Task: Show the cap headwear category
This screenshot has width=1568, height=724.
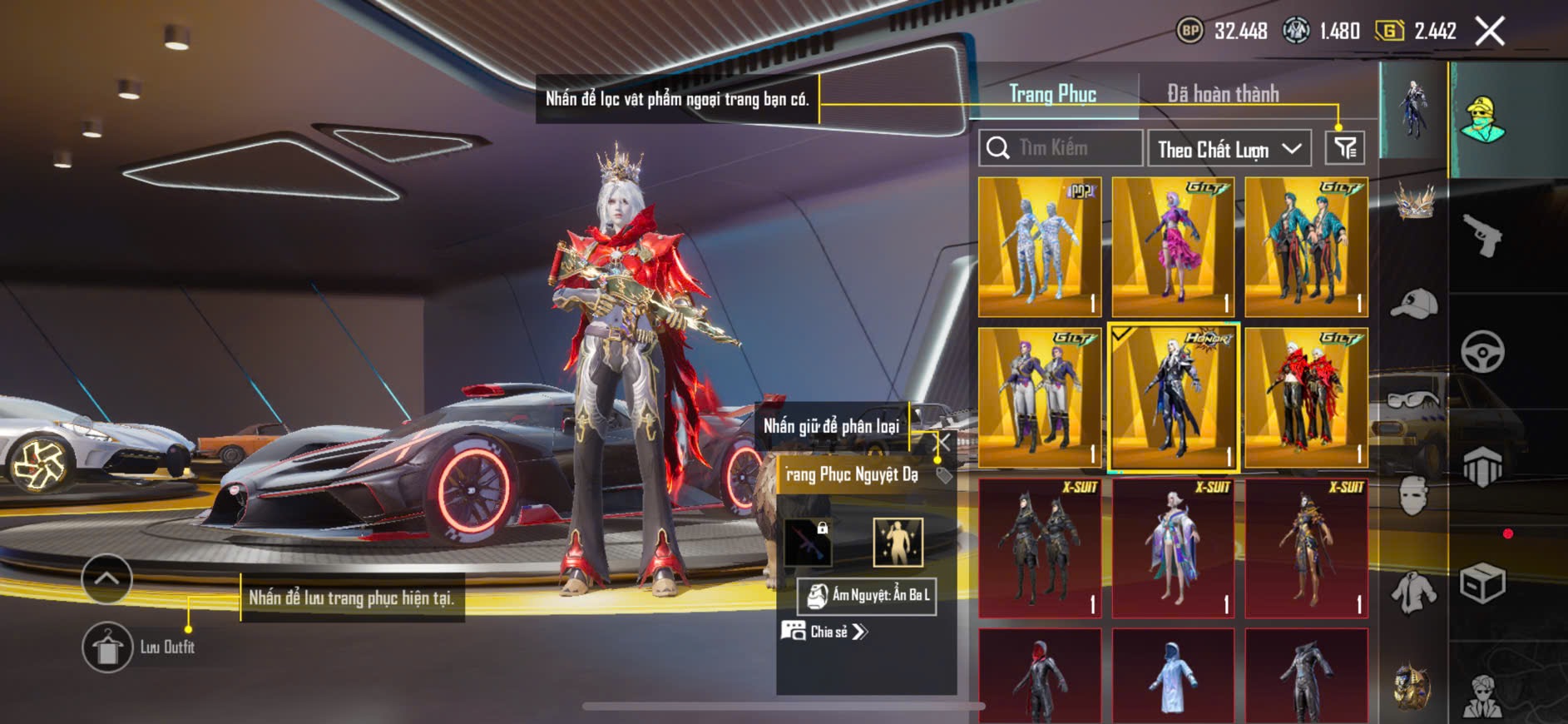Action: [x=1413, y=303]
